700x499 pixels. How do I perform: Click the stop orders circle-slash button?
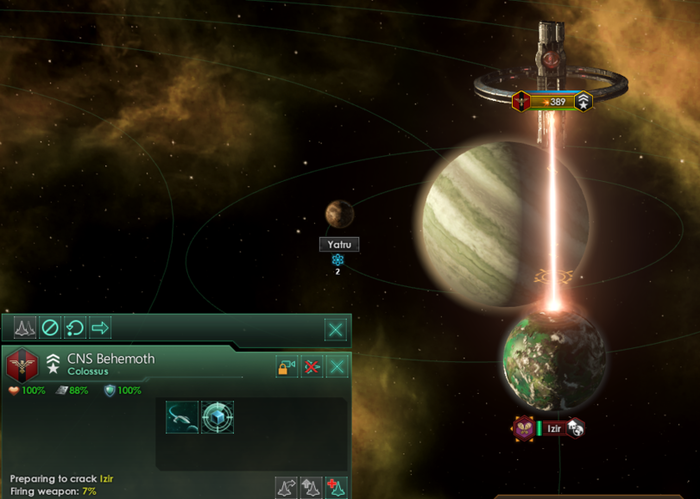[x=49, y=328]
